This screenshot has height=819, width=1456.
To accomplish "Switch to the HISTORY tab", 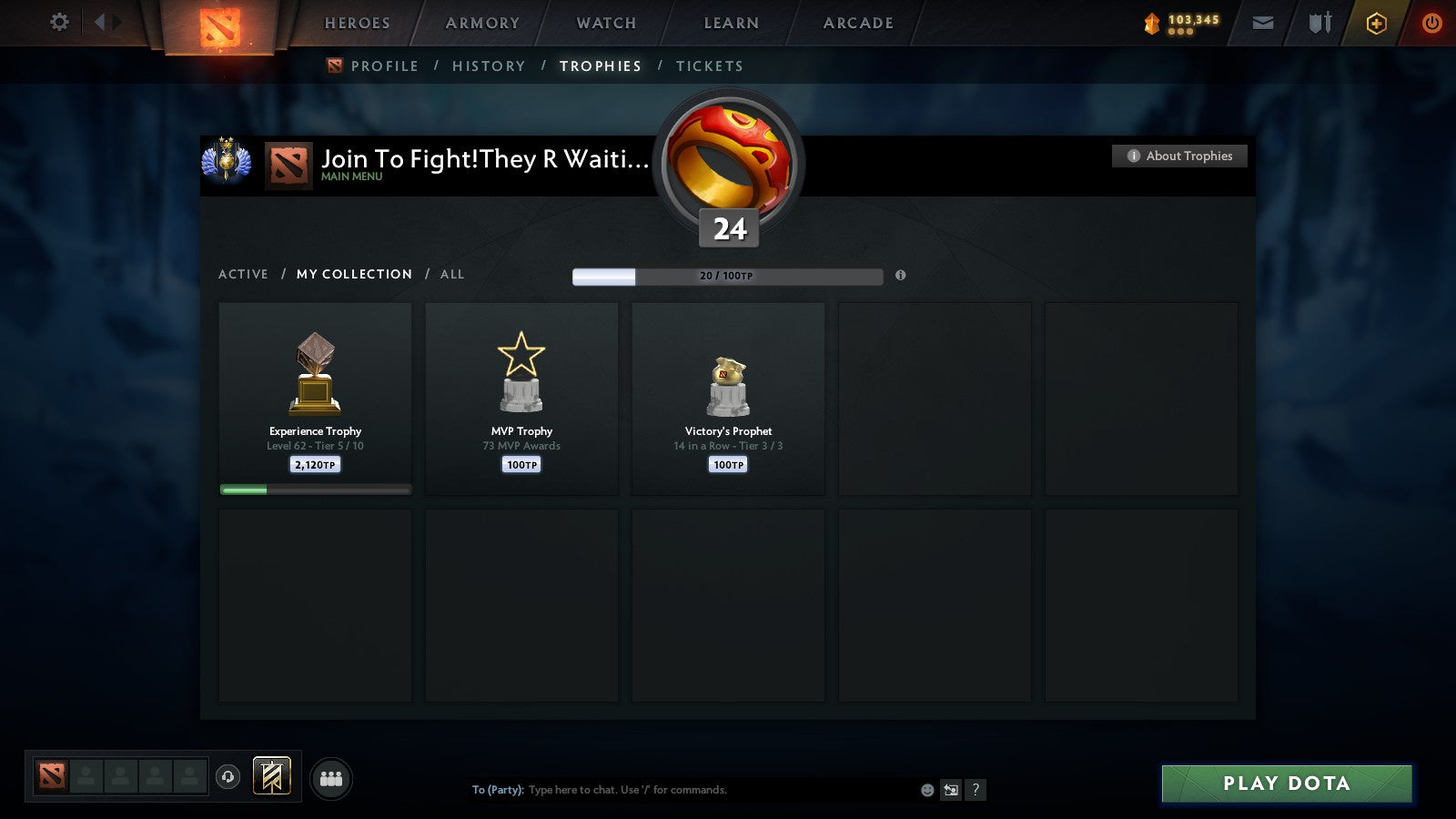I will point(490,66).
